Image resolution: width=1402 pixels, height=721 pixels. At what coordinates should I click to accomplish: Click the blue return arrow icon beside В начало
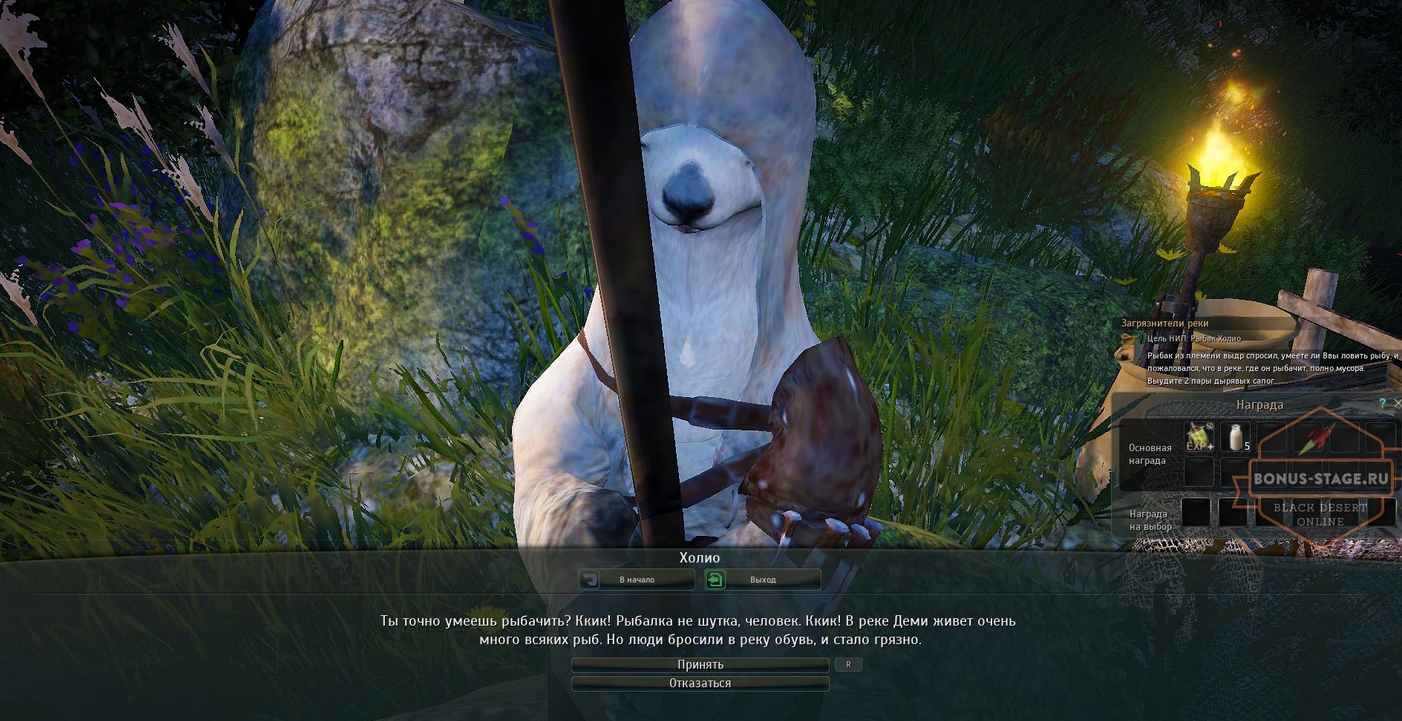[591, 579]
